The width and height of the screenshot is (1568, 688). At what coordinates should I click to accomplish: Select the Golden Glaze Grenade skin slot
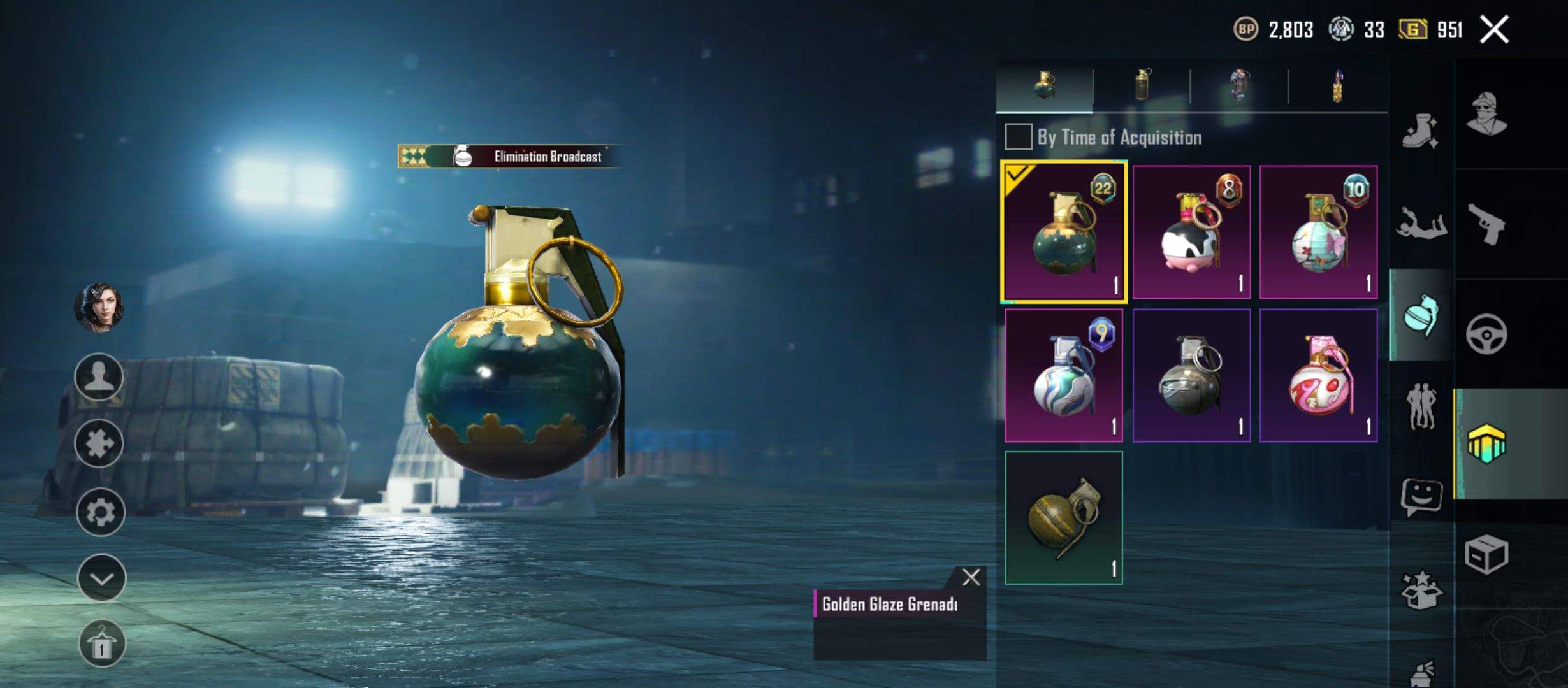click(x=1063, y=233)
